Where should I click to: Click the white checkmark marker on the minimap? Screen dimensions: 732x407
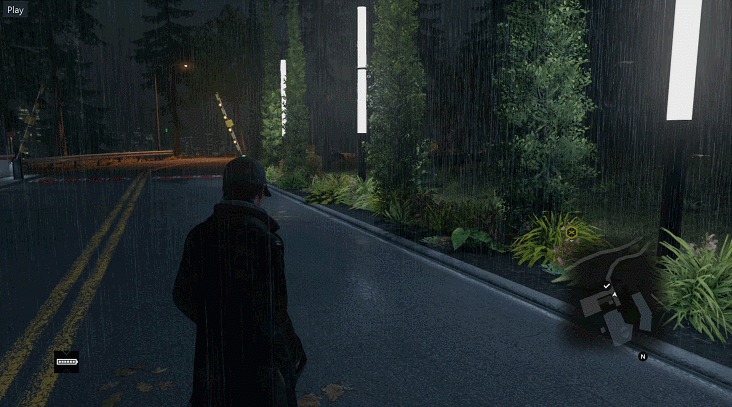(x=607, y=286)
